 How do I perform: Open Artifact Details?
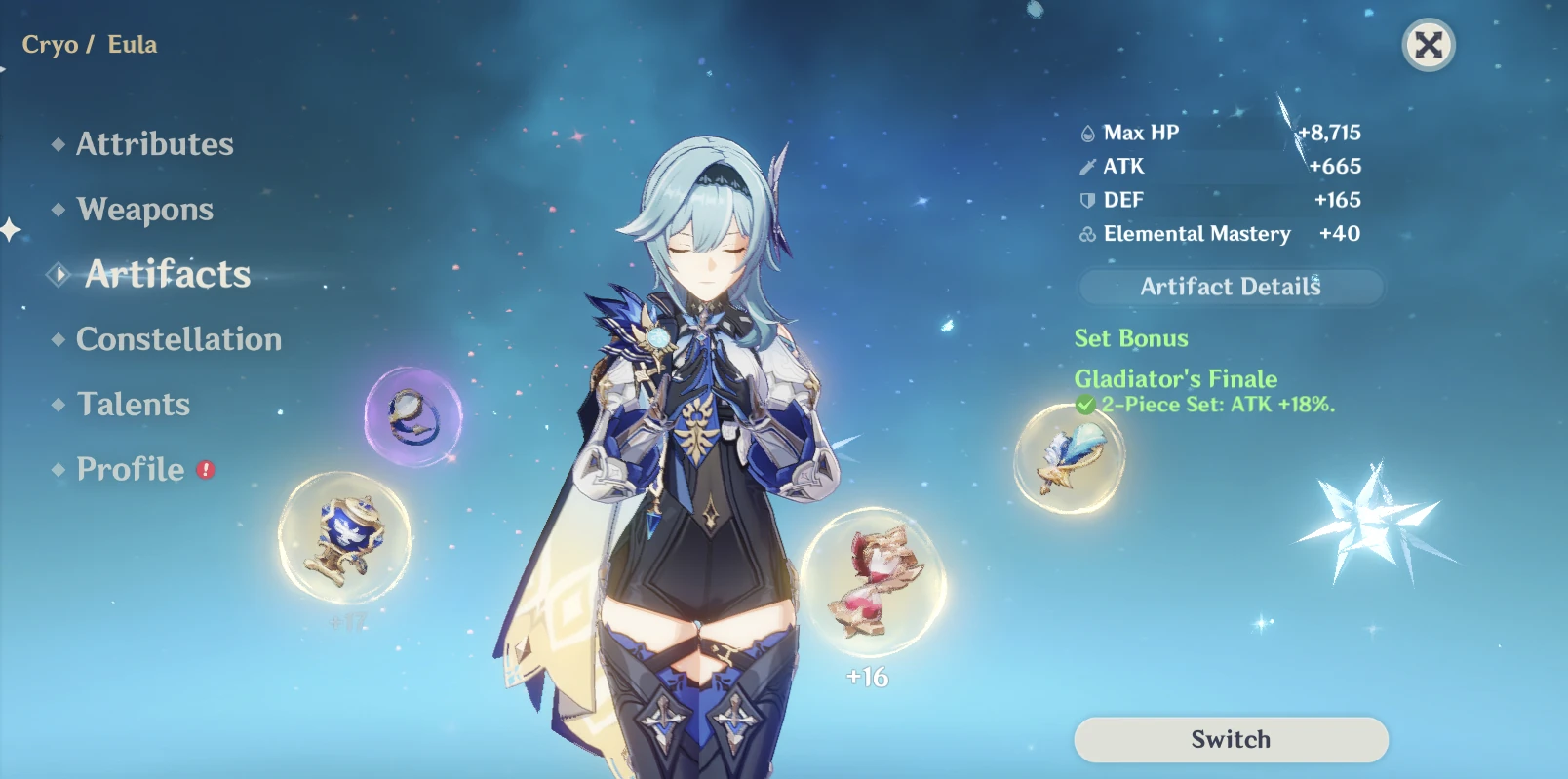[x=1230, y=286]
